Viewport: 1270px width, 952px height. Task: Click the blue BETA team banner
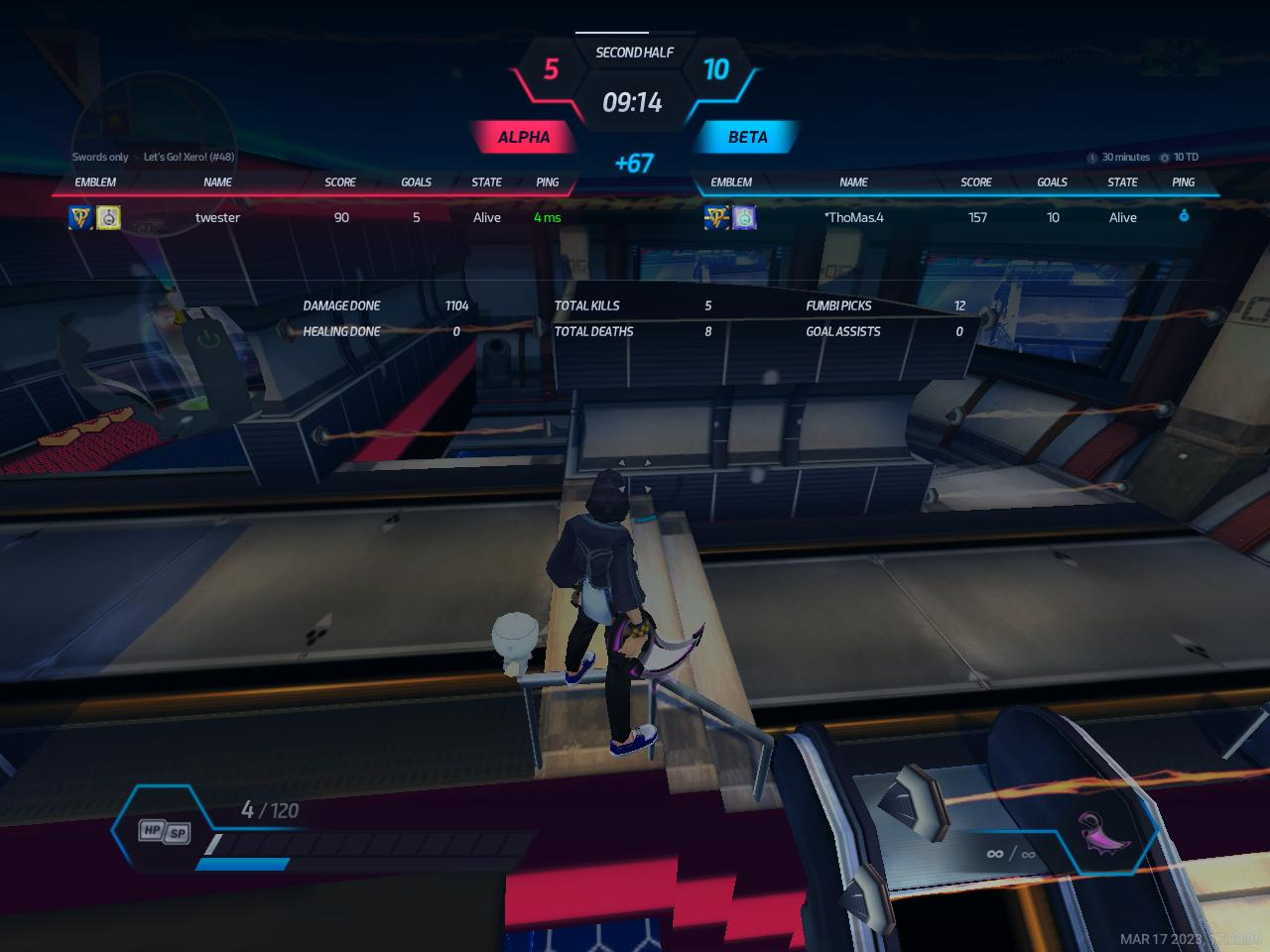pyautogui.click(x=747, y=137)
